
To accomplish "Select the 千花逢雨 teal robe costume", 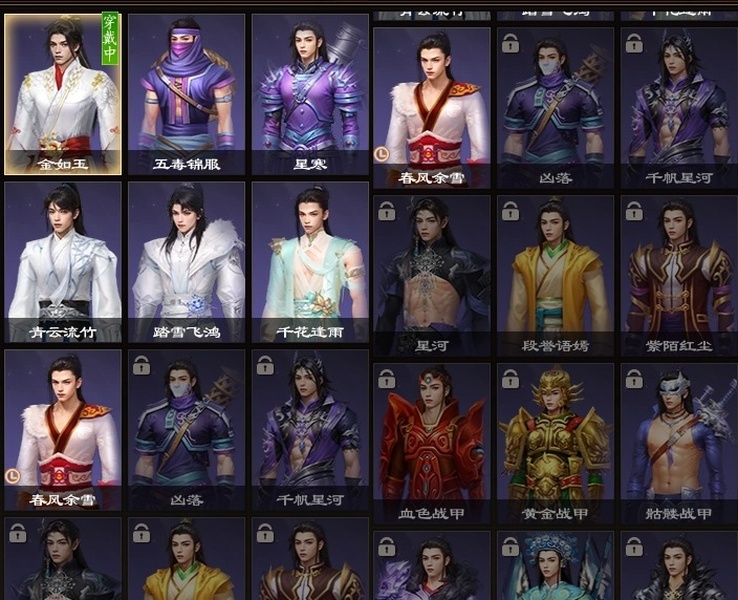I will [310, 262].
